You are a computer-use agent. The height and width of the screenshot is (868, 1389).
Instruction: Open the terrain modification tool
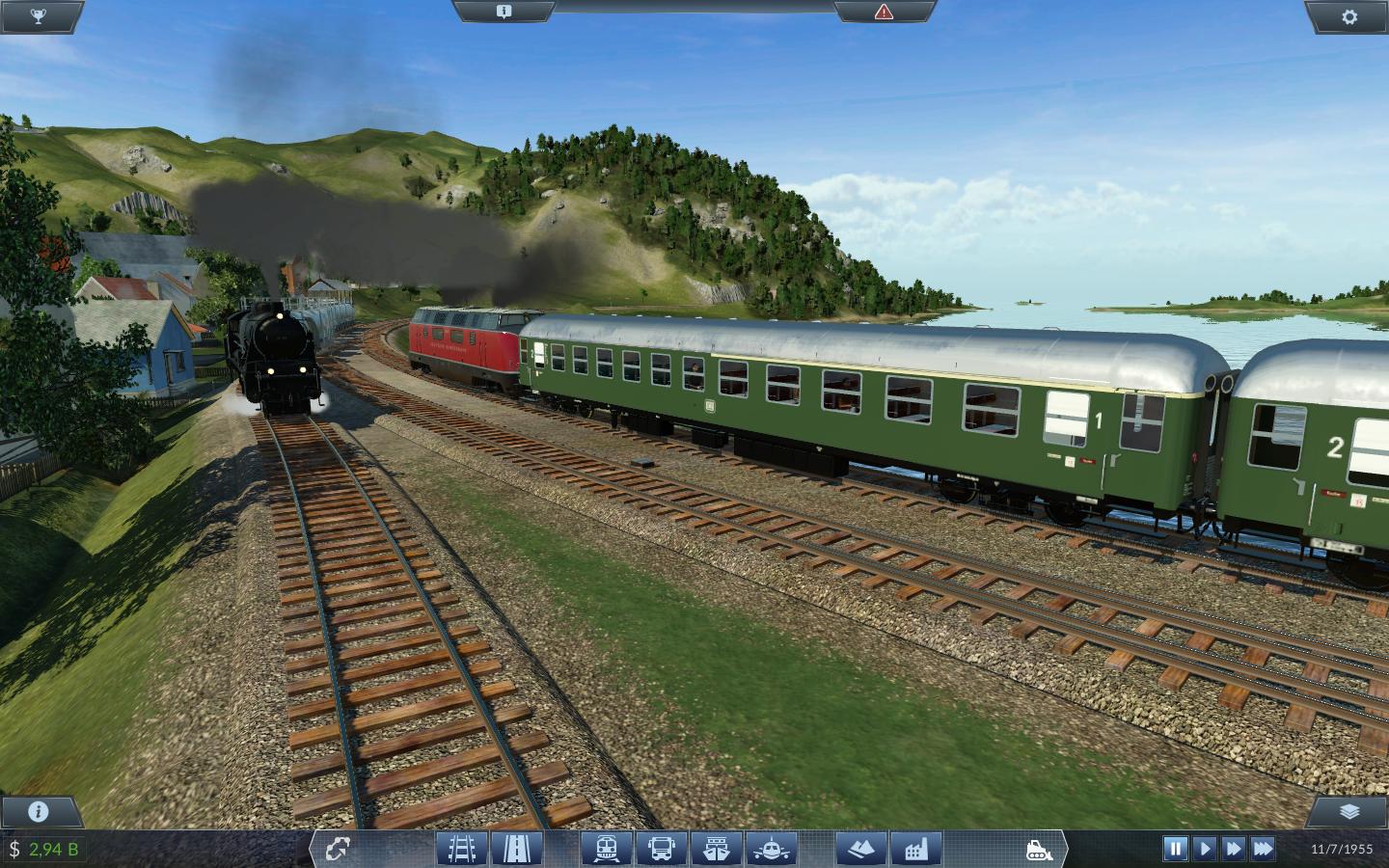coord(860,849)
